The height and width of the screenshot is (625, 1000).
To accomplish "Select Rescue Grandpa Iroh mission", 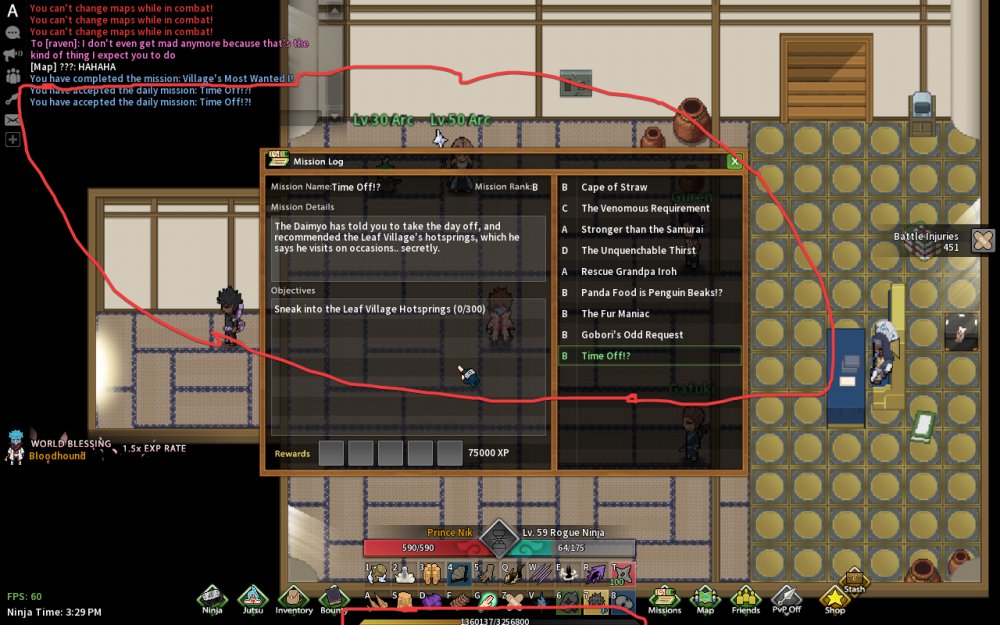I will click(628, 271).
